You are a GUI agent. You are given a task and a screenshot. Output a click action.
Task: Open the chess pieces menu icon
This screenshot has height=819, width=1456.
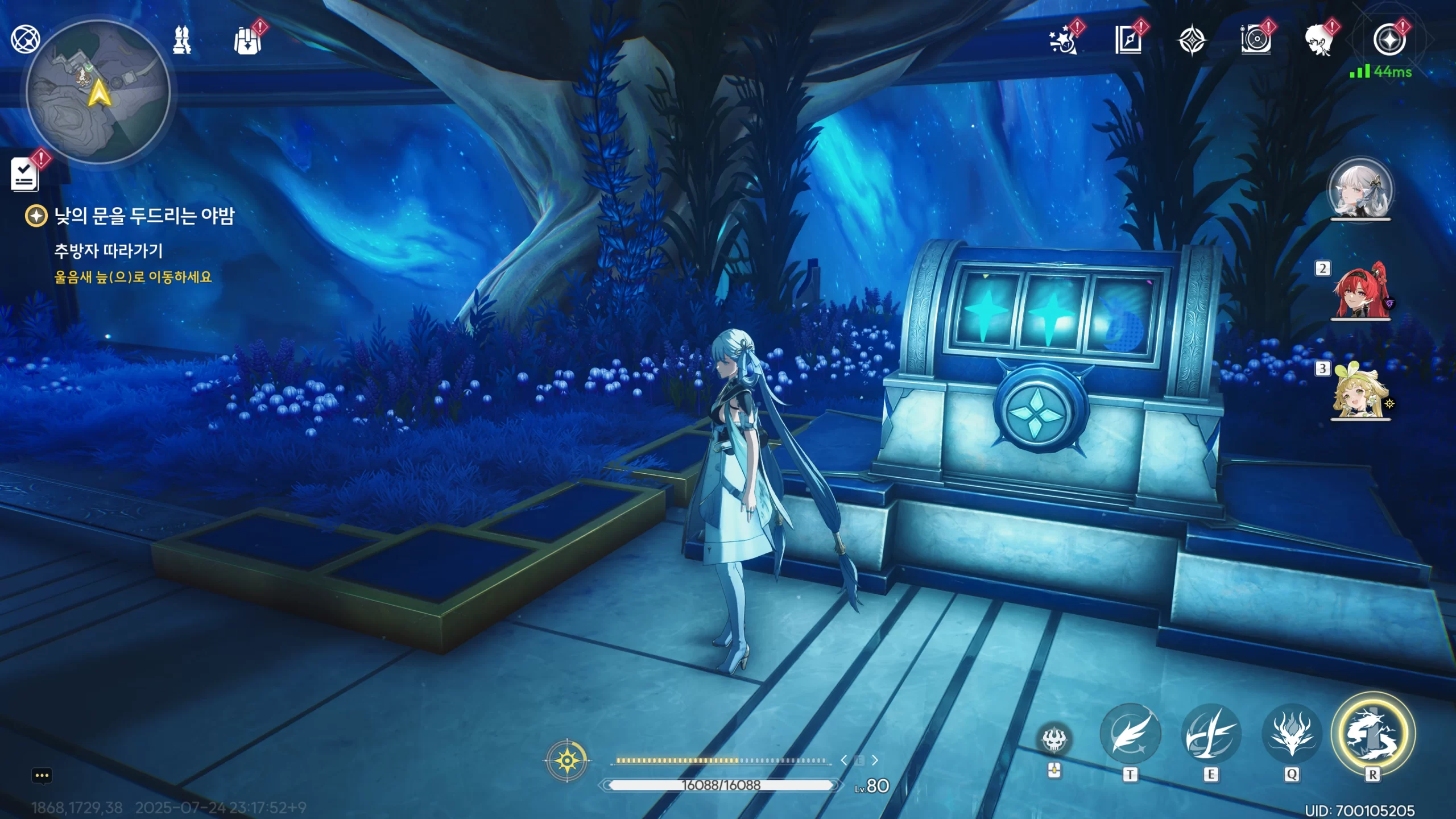point(182,40)
